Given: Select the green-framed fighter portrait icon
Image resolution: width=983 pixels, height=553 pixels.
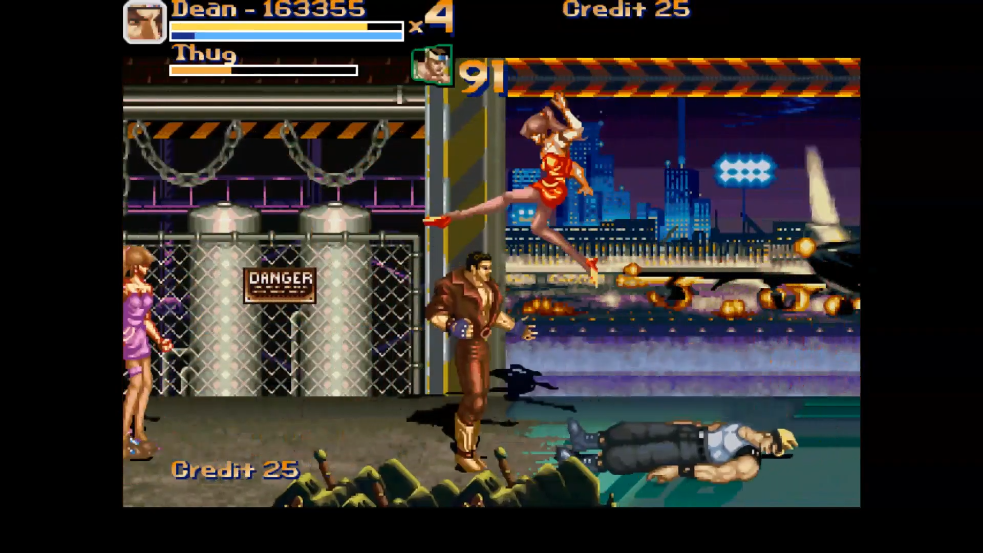Looking at the screenshot, I should click(x=432, y=65).
